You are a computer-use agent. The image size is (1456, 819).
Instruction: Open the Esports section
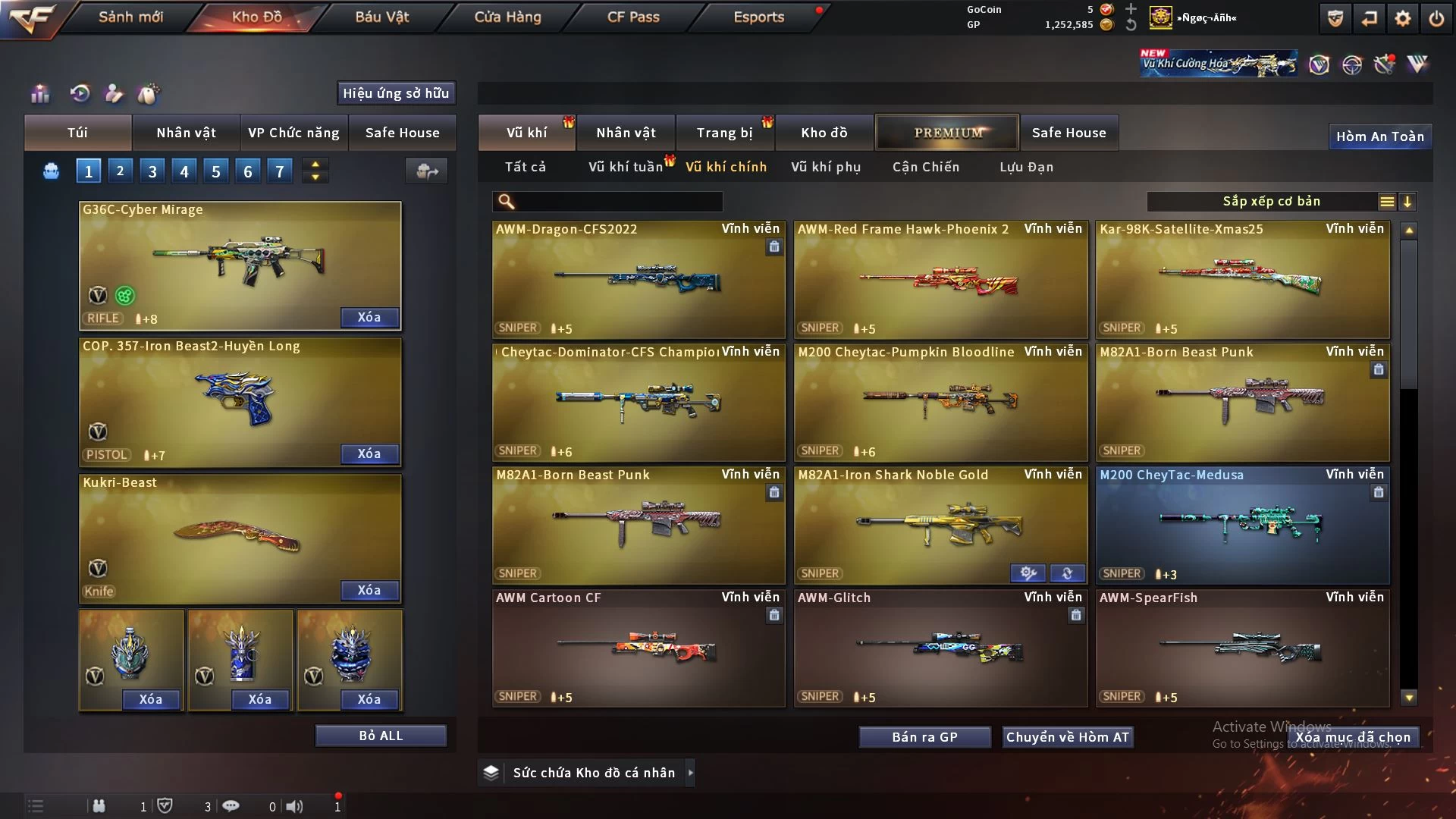coord(758,17)
